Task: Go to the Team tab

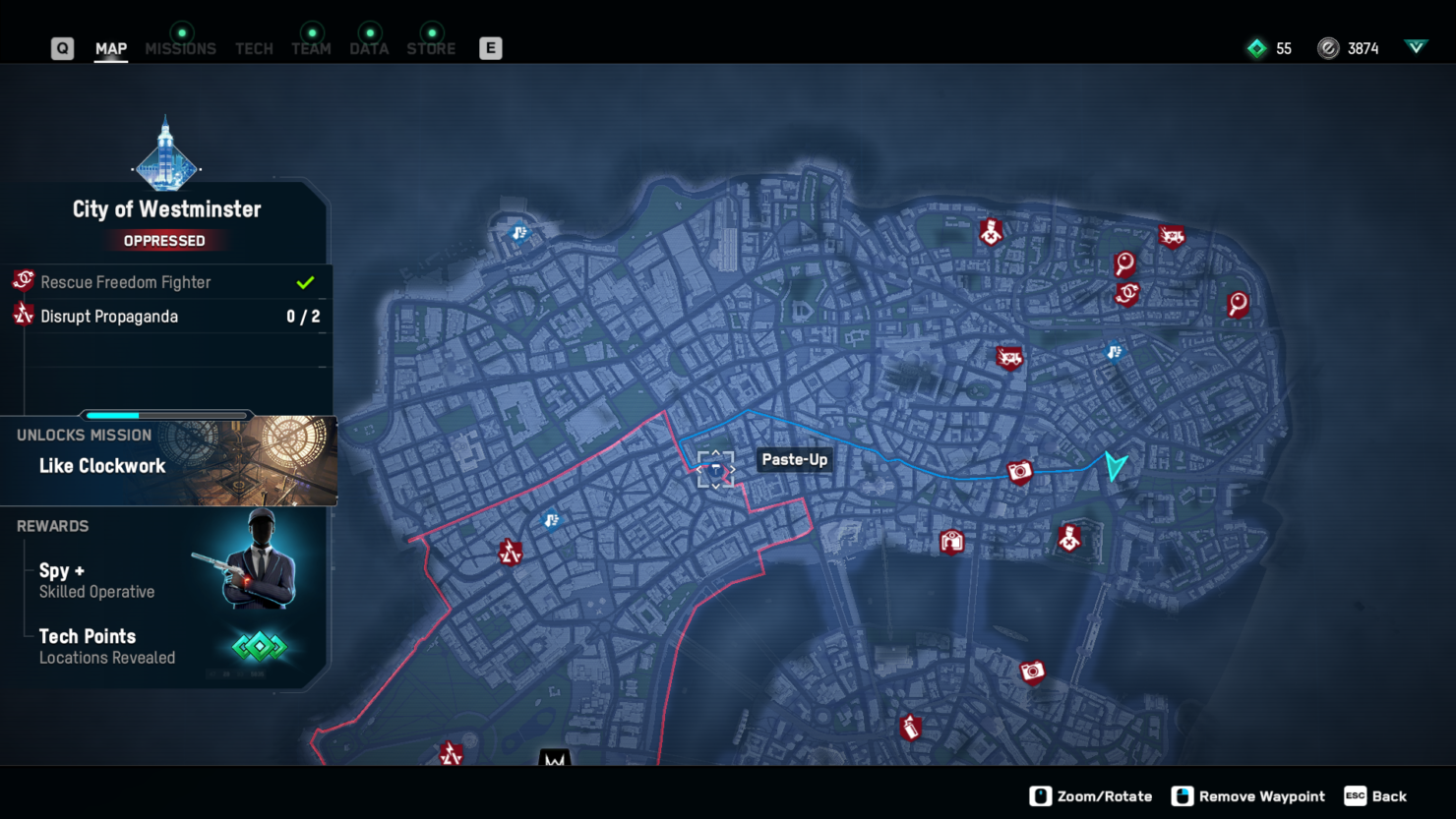Action: pos(311,48)
